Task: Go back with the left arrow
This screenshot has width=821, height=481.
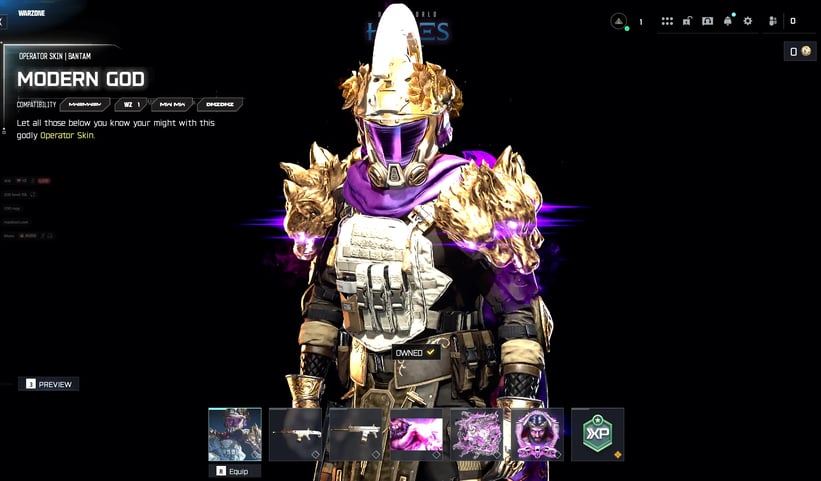Action: tap(3, 21)
